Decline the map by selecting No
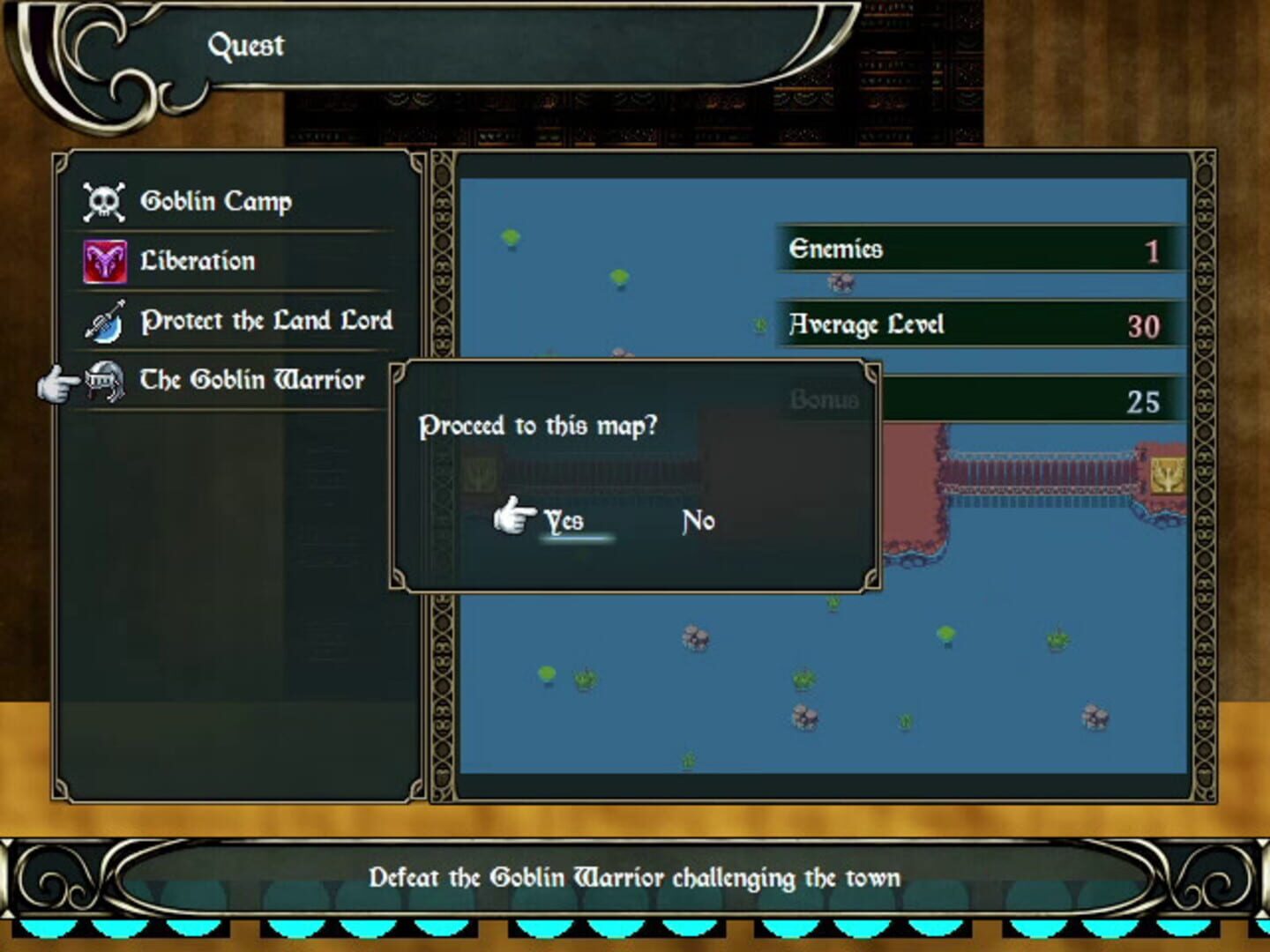This screenshot has width=1270, height=952. tap(698, 520)
